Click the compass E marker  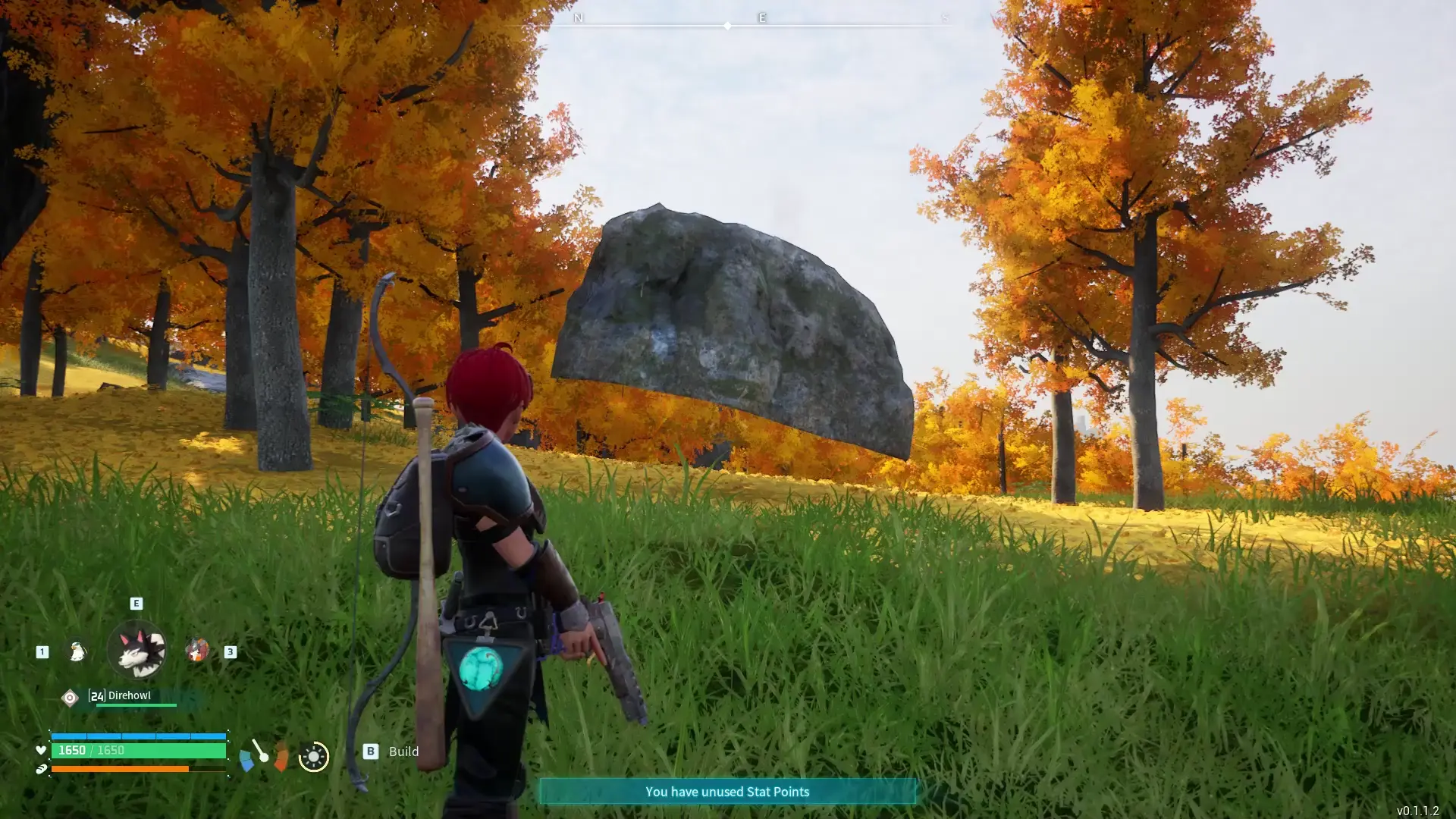coord(761,17)
